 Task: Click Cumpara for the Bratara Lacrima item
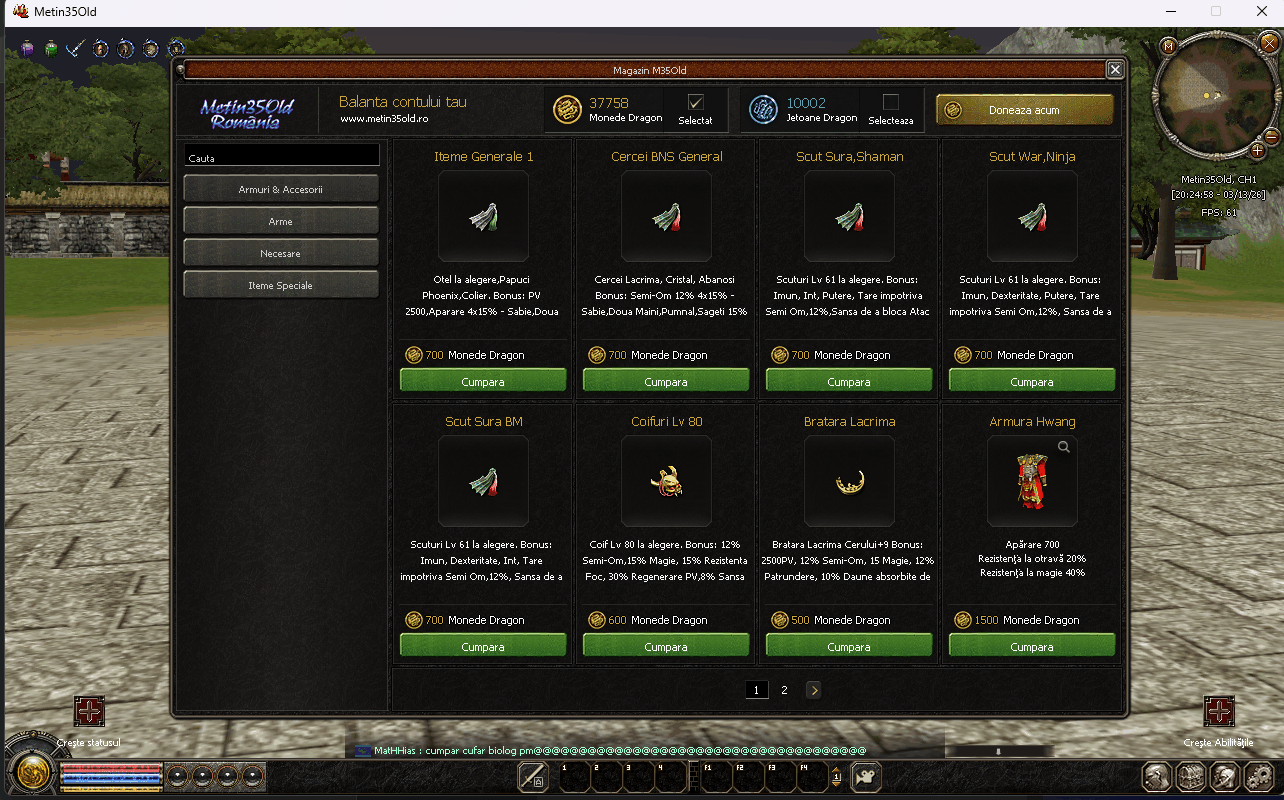pos(848,644)
